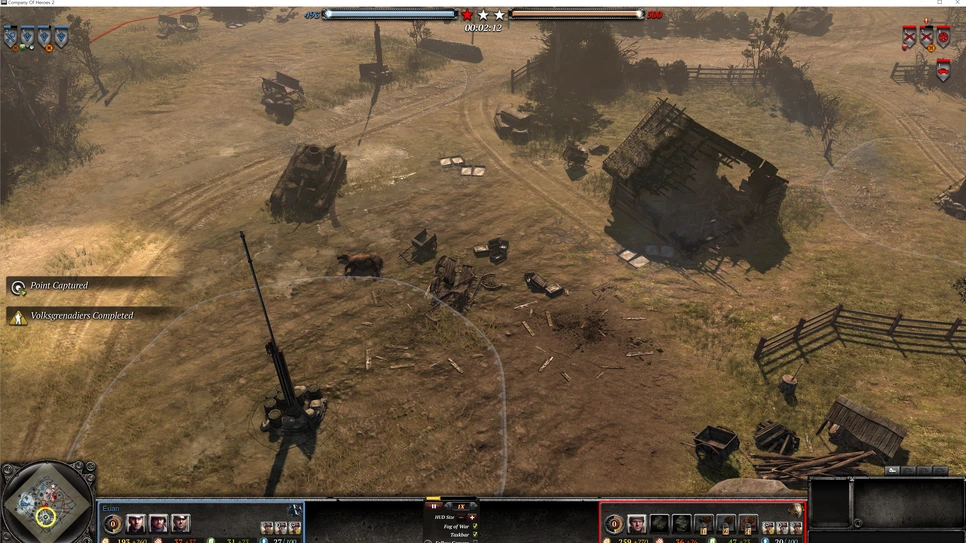This screenshot has width=966, height=543.
Task: Click Euan's command point counter
Action: pos(113,524)
